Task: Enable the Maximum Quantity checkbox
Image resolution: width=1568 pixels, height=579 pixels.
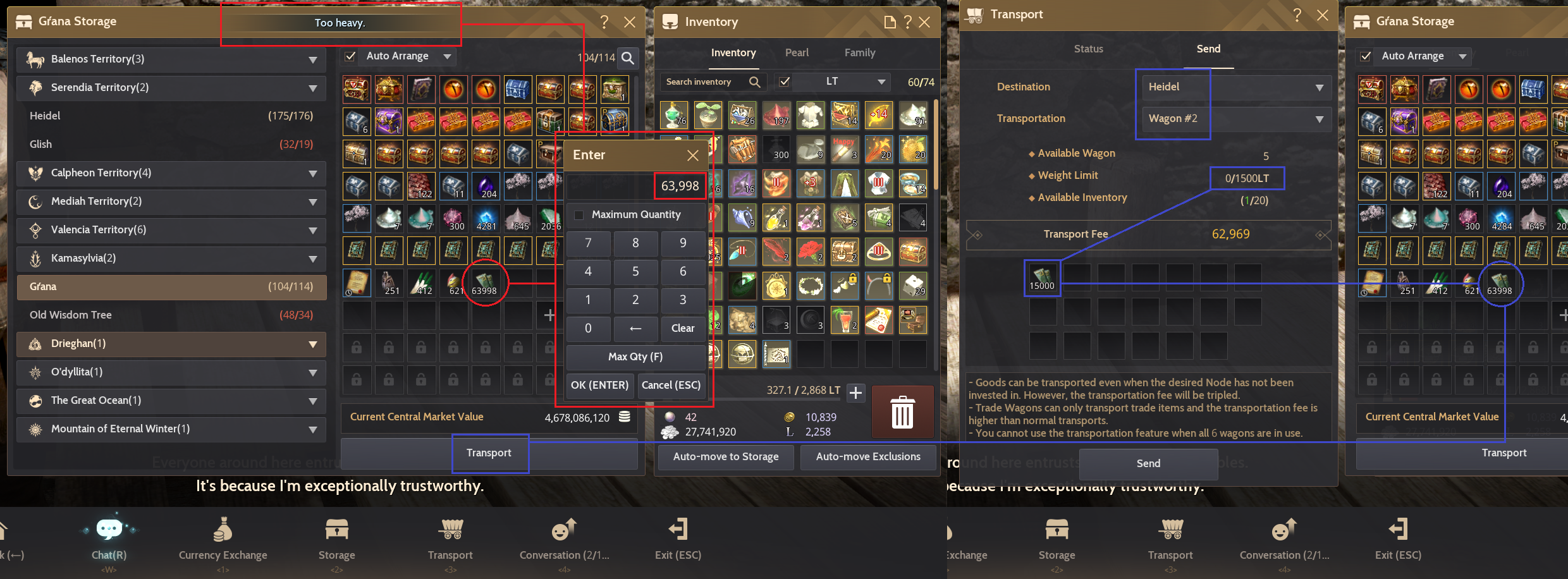Action: [579, 215]
